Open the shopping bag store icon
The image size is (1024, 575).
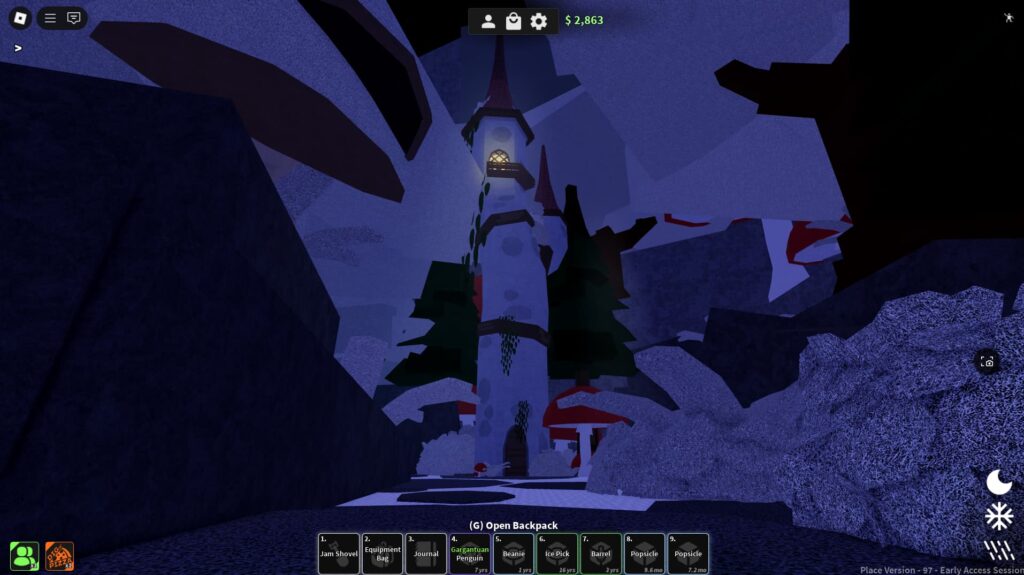(x=513, y=21)
